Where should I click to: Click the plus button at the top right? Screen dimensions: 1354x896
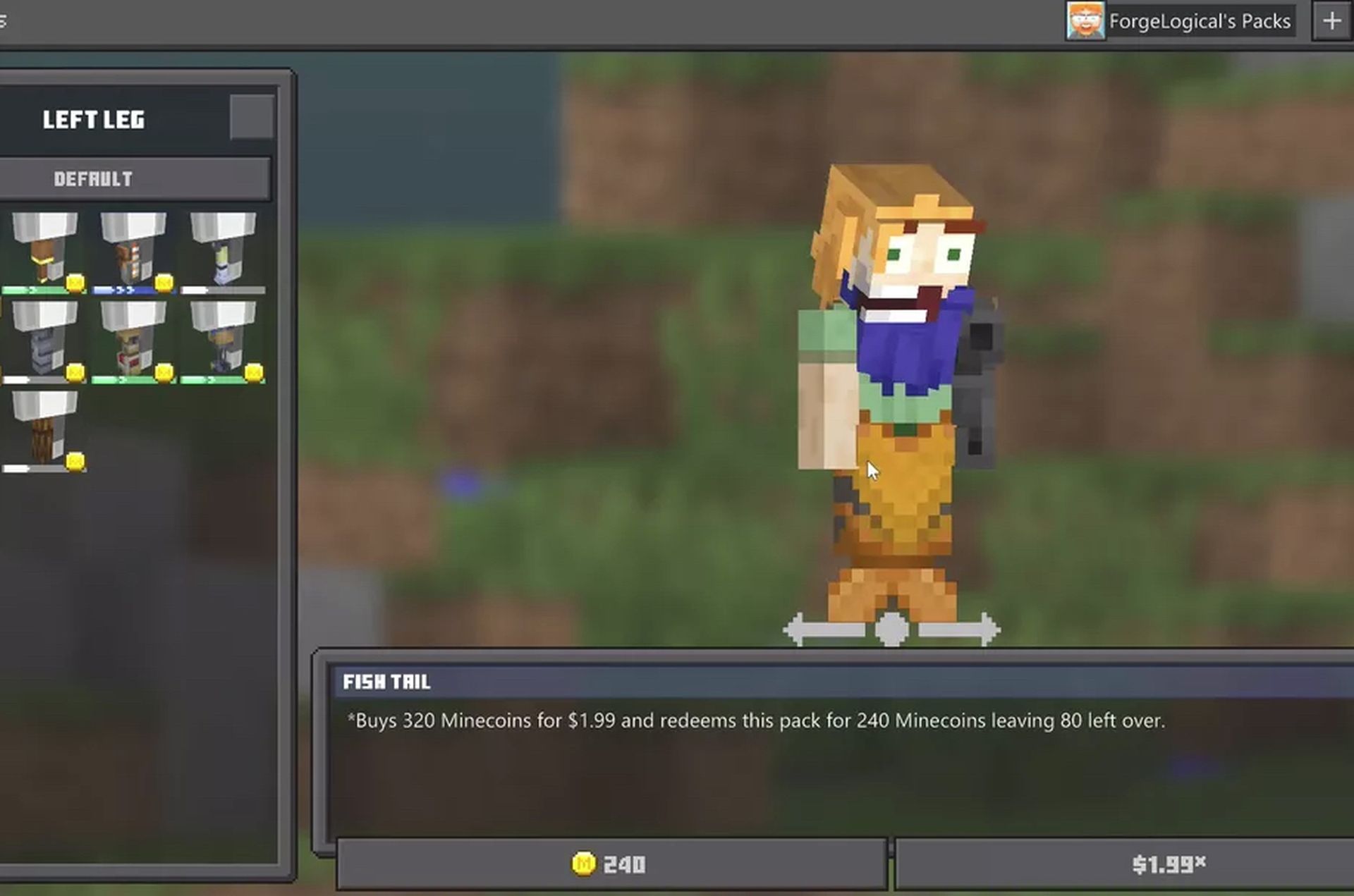pyautogui.click(x=1332, y=20)
